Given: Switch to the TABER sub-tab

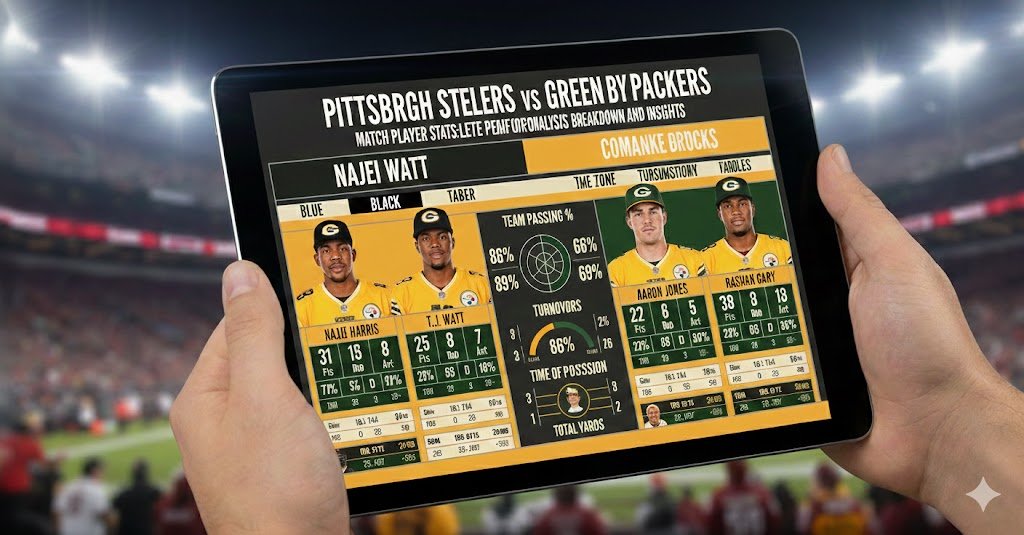Looking at the screenshot, I should 461,195.
